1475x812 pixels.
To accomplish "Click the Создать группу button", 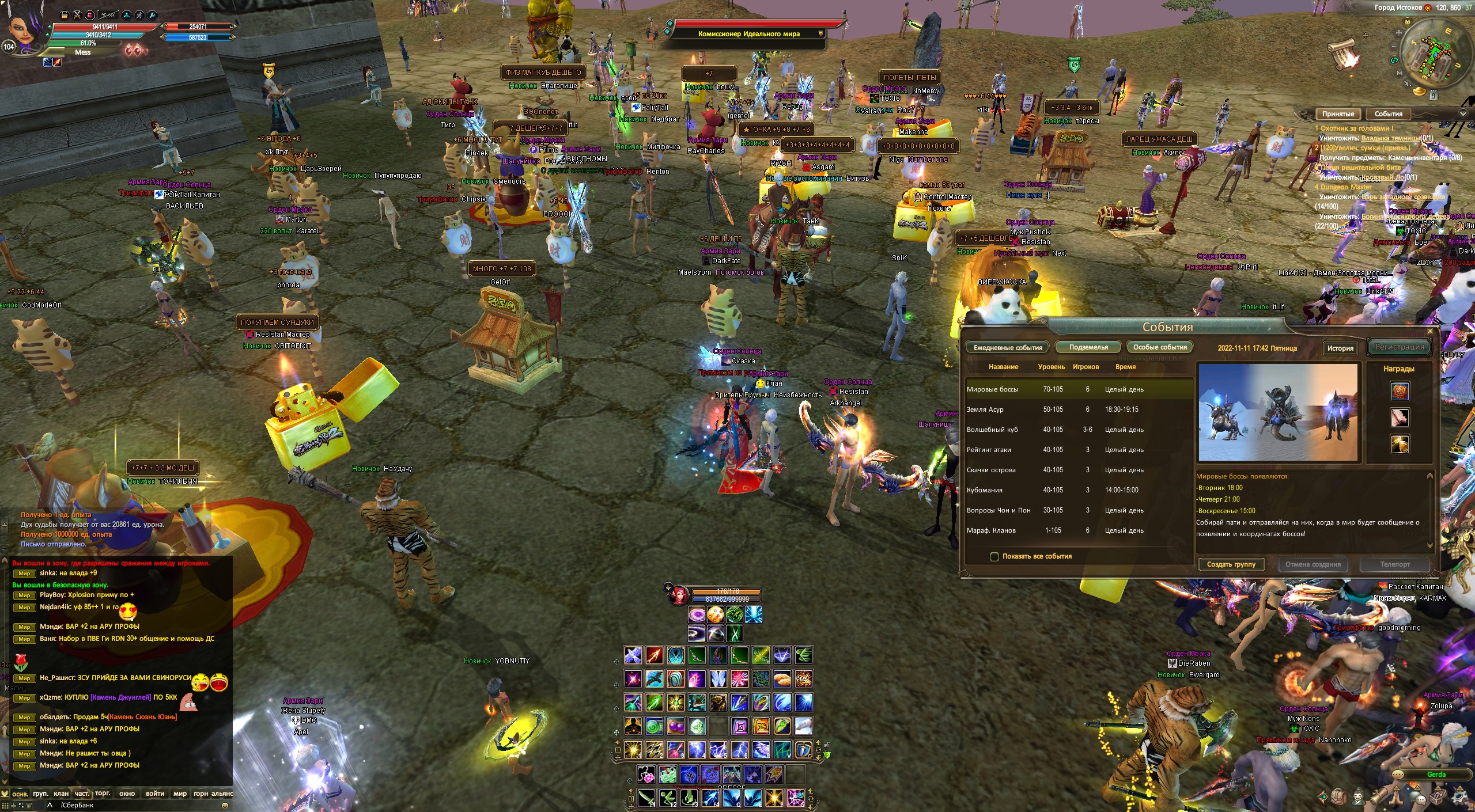I will click(x=1231, y=564).
